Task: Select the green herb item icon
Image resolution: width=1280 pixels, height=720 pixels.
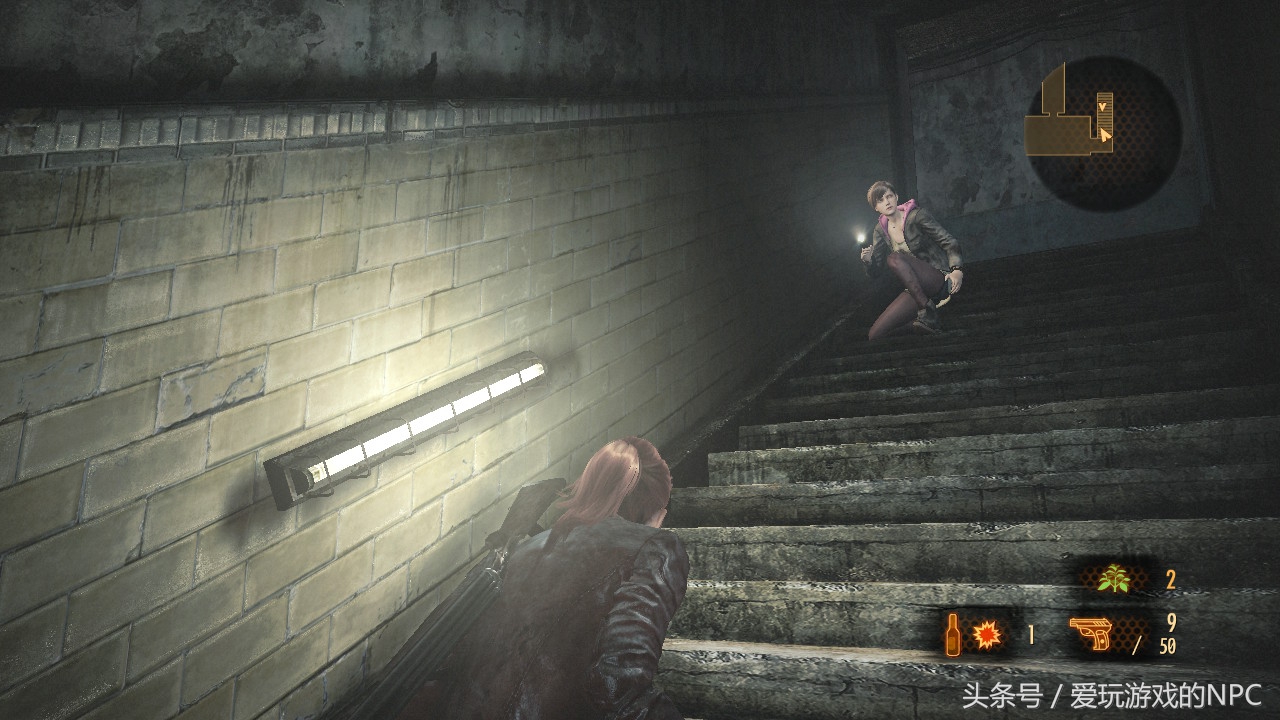Action: 1113,580
